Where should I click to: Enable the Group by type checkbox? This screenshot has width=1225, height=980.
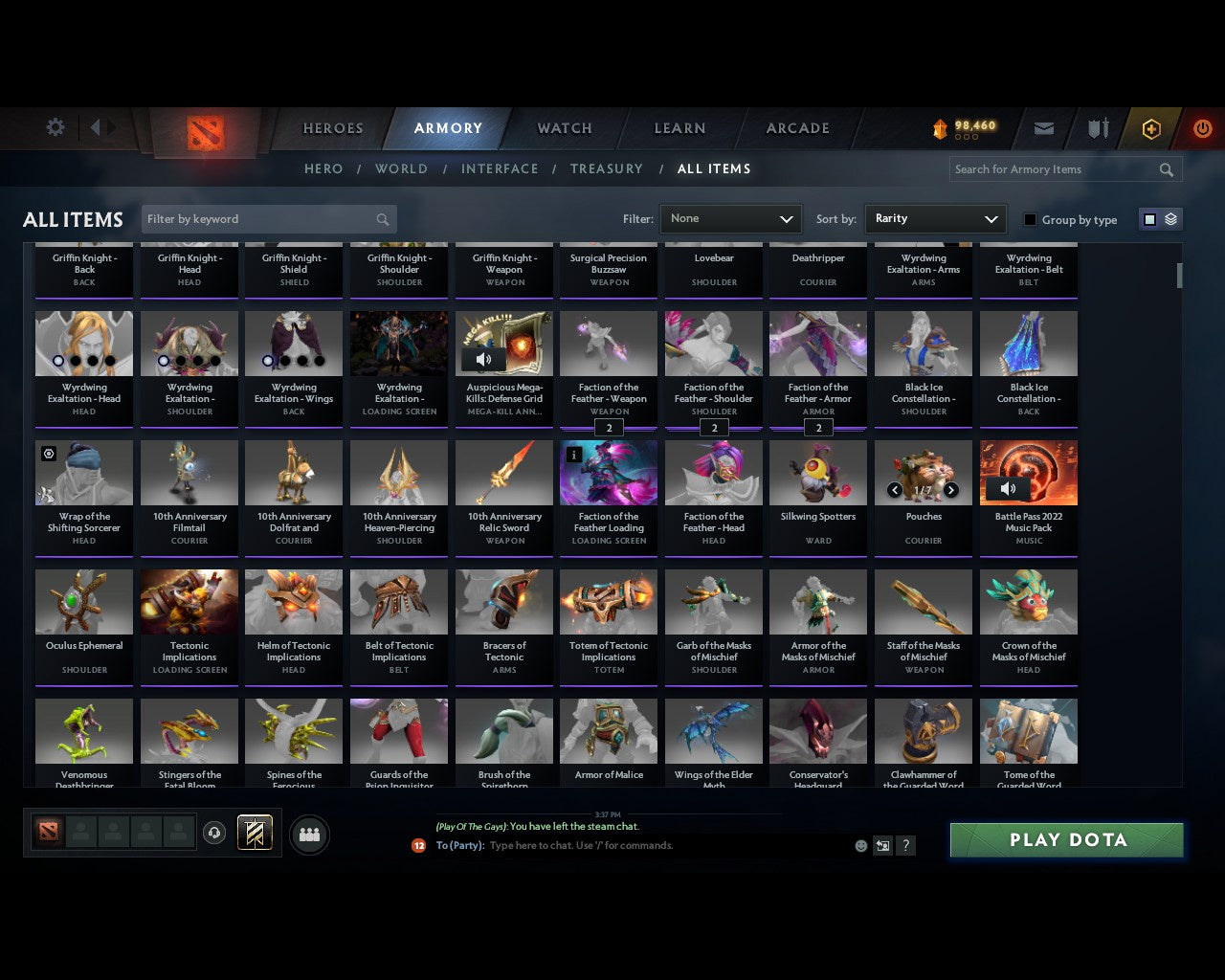1030,219
